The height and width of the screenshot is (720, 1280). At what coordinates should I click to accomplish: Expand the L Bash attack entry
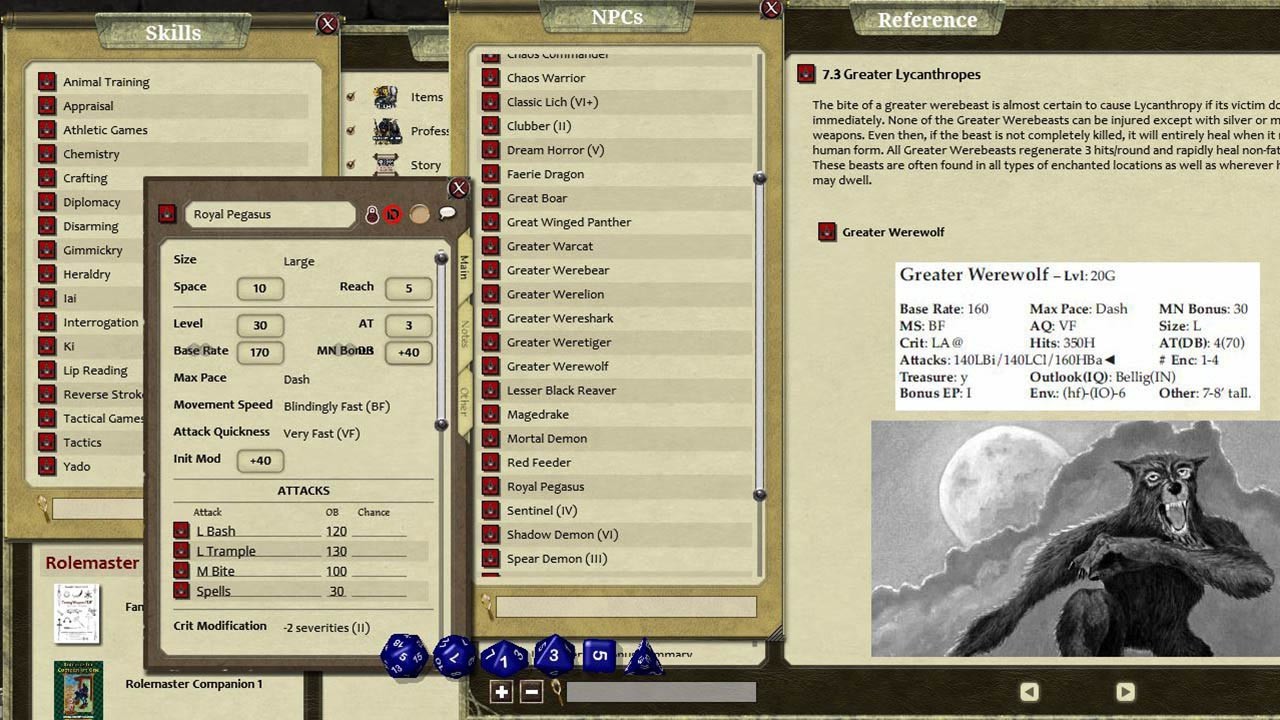(181, 530)
